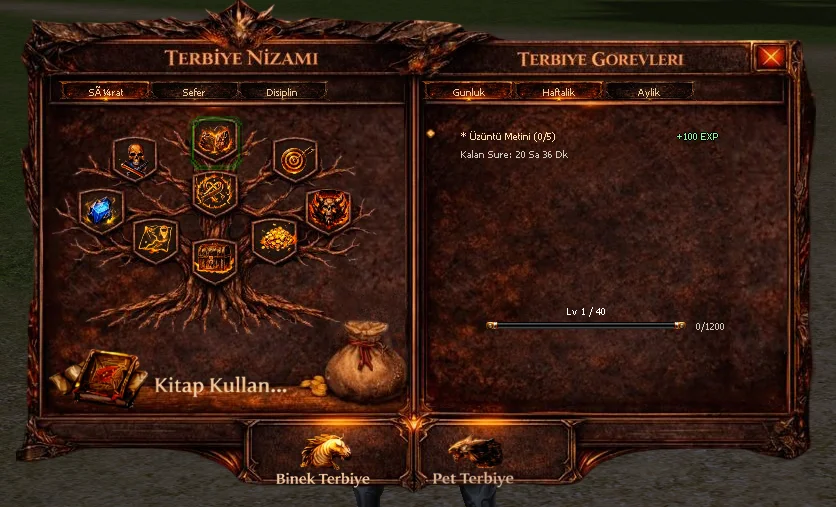Viewport: 836px width, 507px height.
Task: Choose the highlighted open book node
Action: click(215, 141)
